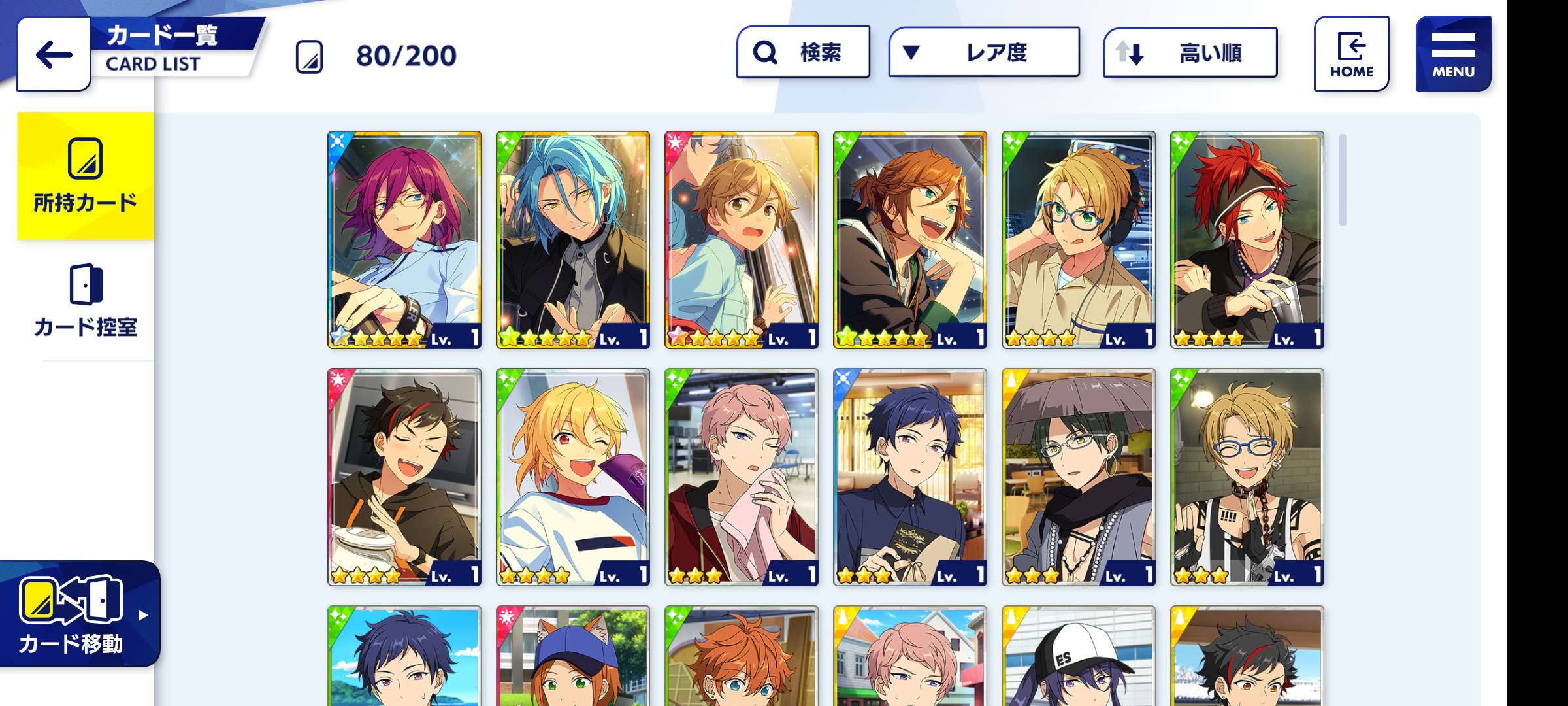Image resolution: width=1568 pixels, height=706 pixels.
Task: Click the card list scrollbar
Action: pos(1343,180)
